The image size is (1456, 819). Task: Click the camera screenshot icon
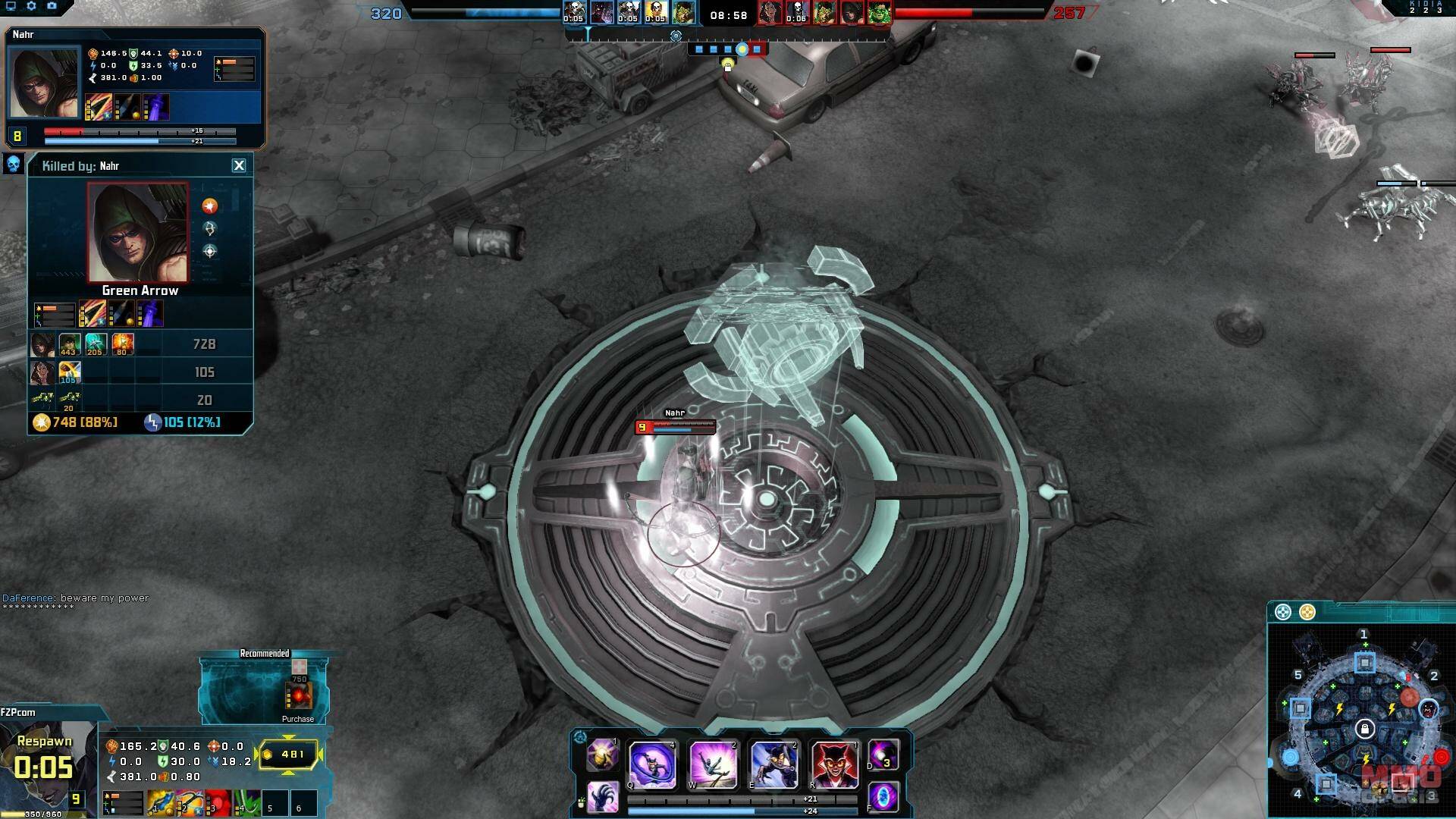point(52,6)
